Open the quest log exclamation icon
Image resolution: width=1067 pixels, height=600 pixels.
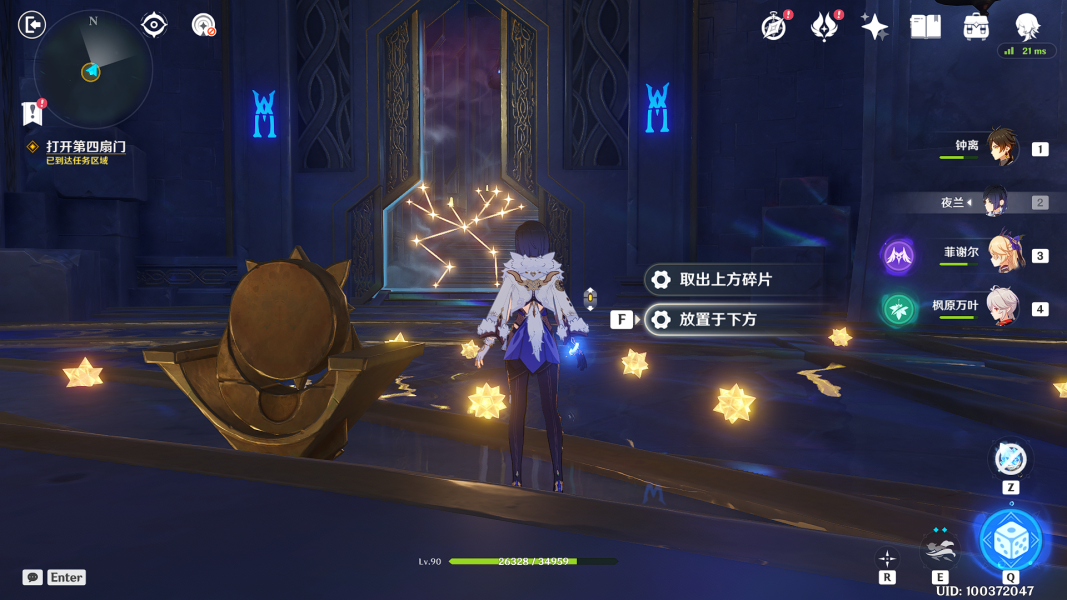33,113
